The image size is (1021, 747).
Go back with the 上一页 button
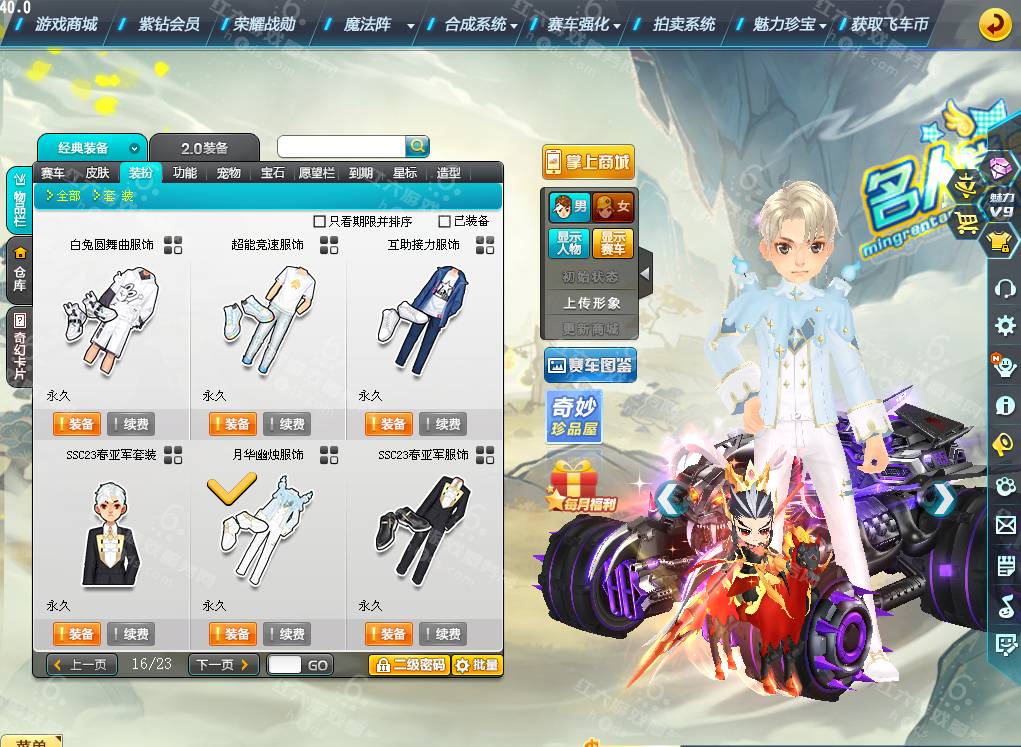click(x=82, y=664)
